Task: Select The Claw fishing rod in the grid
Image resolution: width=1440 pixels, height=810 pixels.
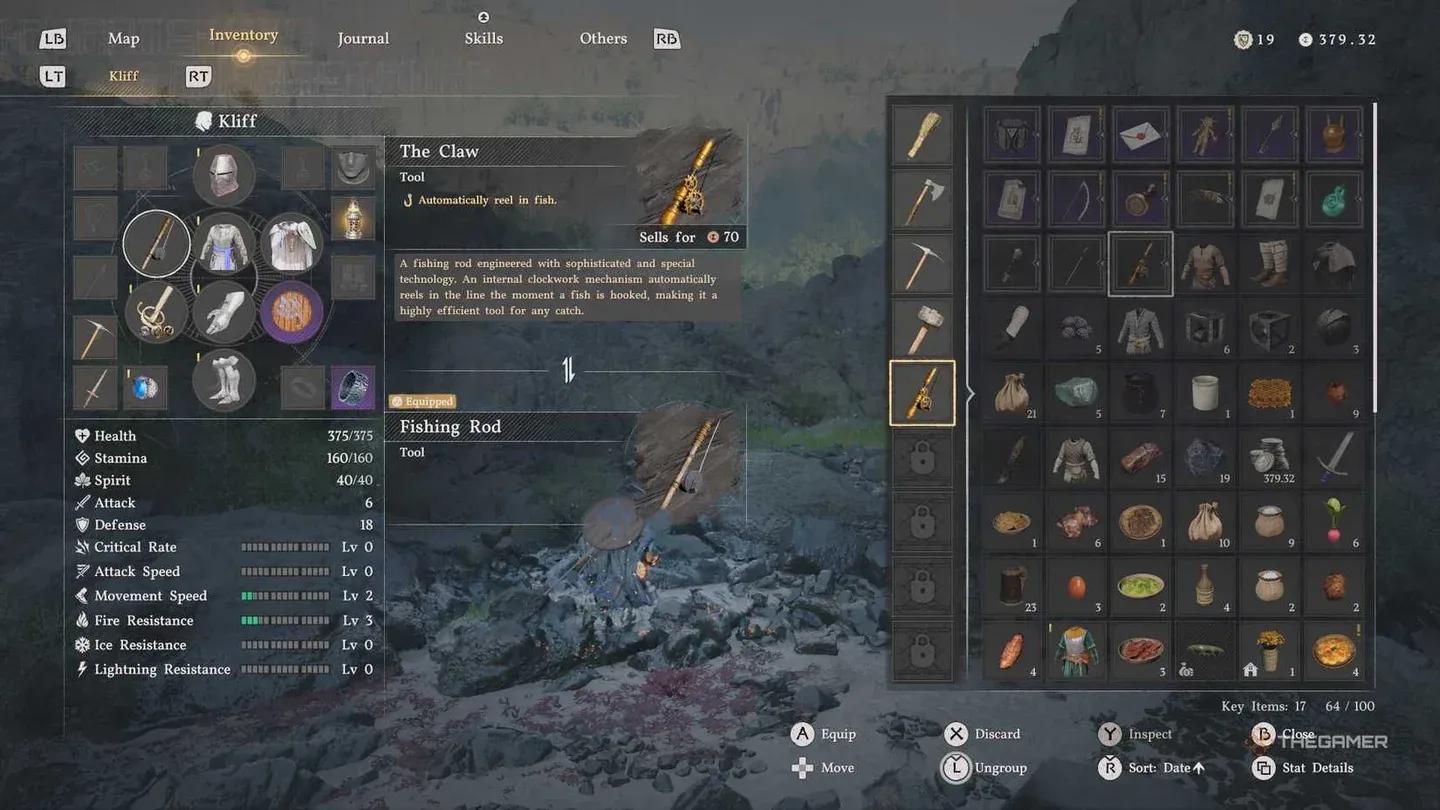Action: (x=1141, y=263)
